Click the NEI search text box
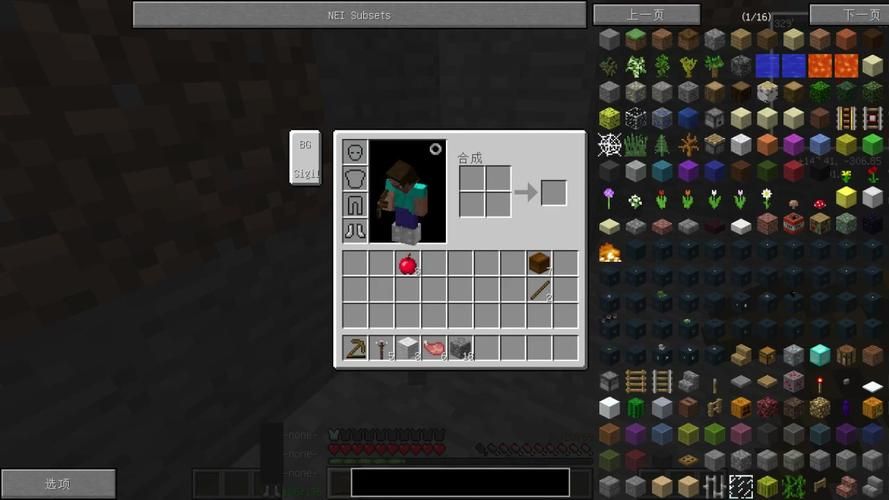This screenshot has width=889, height=500. (460, 483)
